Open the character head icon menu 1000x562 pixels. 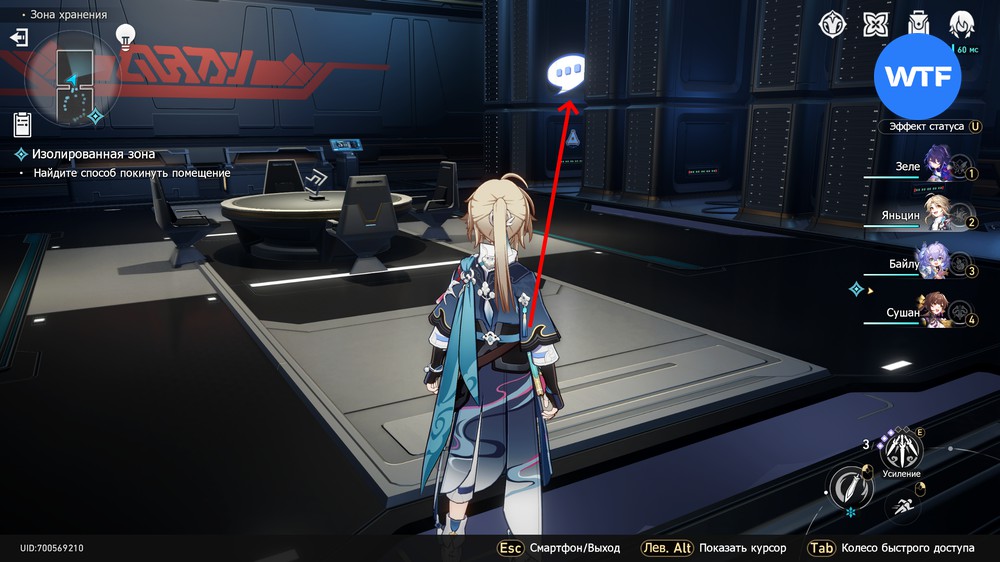click(962, 24)
